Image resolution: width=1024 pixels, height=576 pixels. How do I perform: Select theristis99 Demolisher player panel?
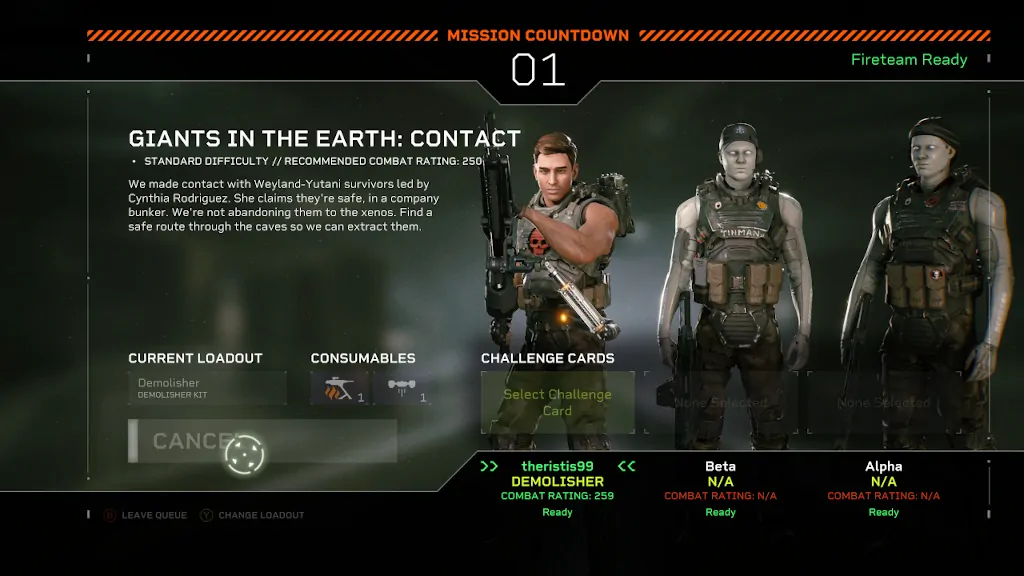point(557,489)
